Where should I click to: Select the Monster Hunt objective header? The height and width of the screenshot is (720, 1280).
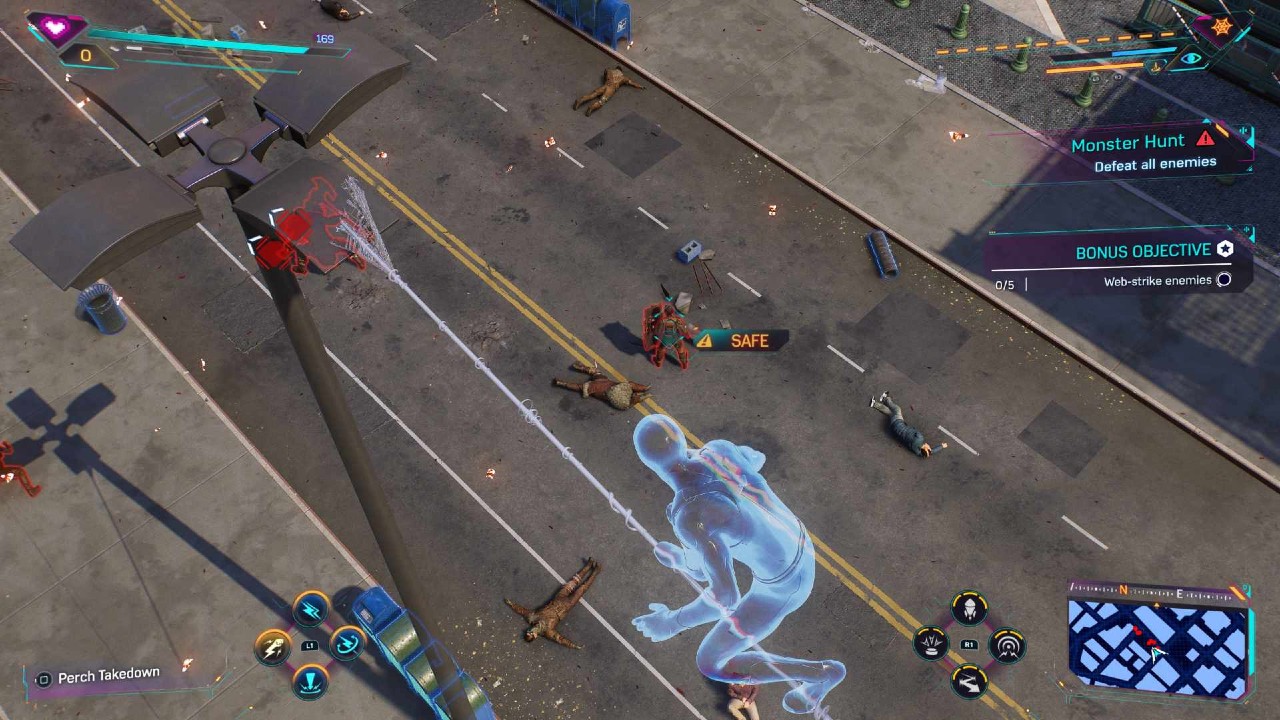coord(1128,143)
